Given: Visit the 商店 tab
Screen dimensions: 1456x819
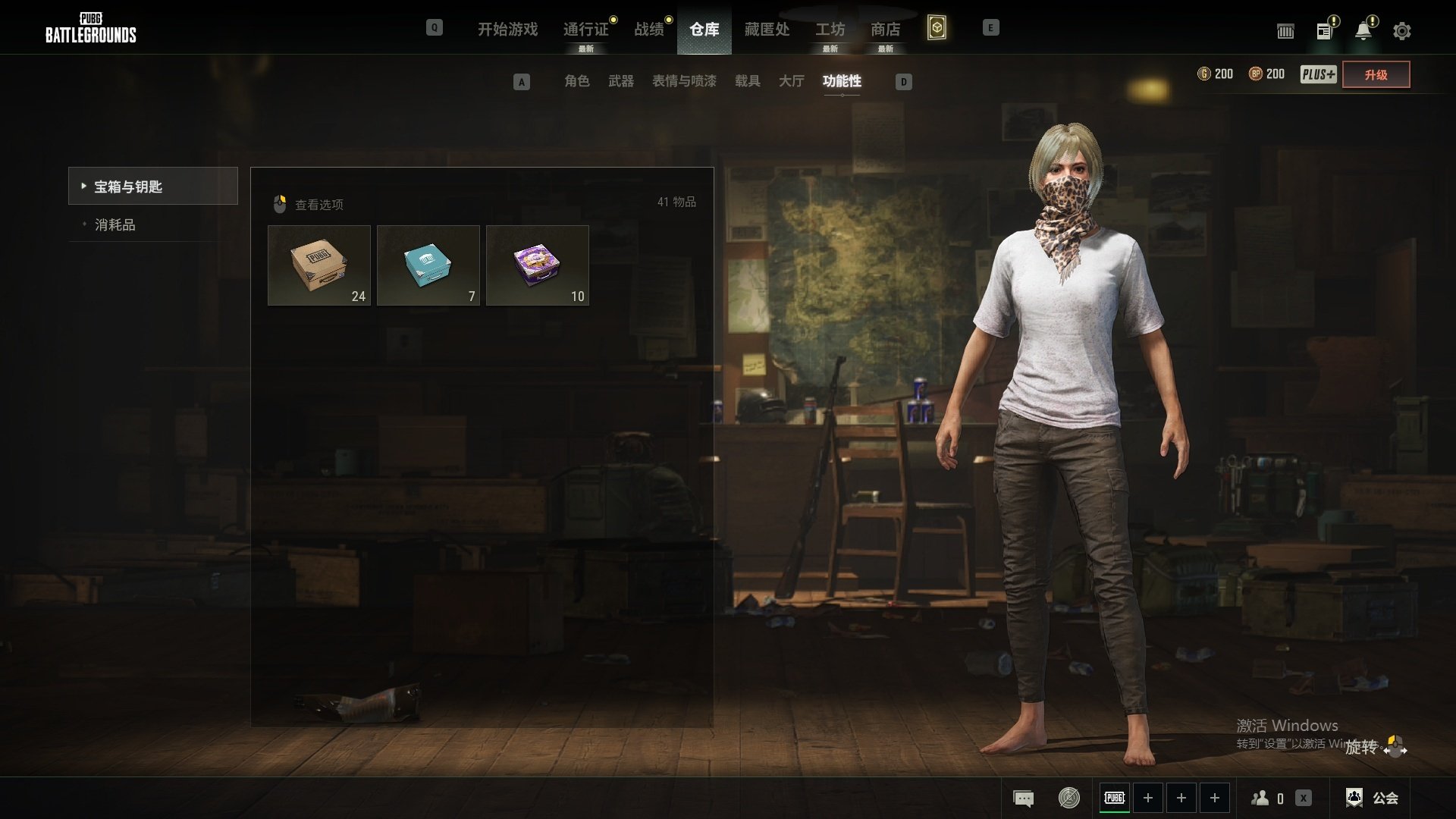Looking at the screenshot, I should tap(885, 30).
